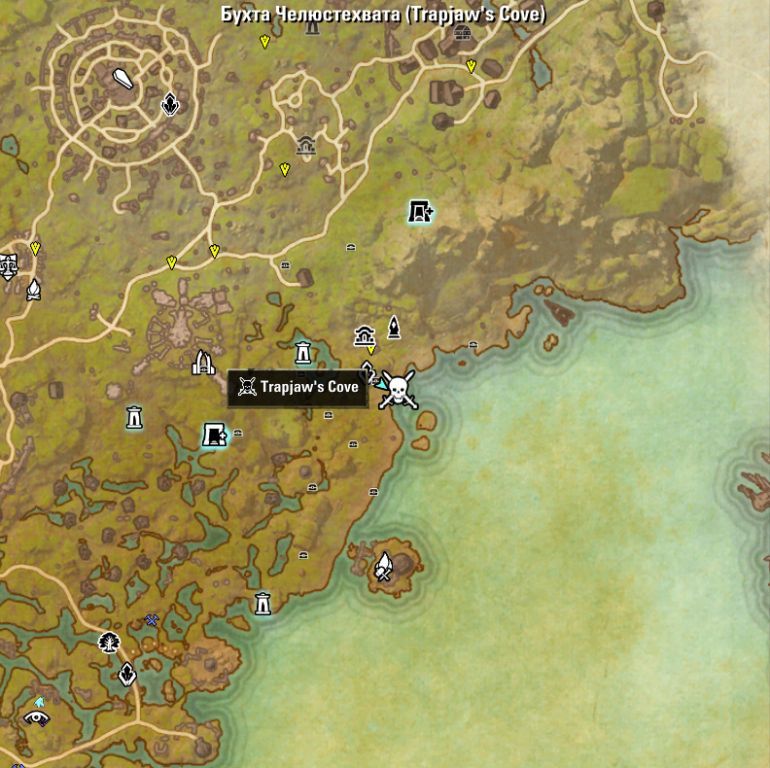Choose the tree icon map marker
The height and width of the screenshot is (768, 770).
(109, 643)
